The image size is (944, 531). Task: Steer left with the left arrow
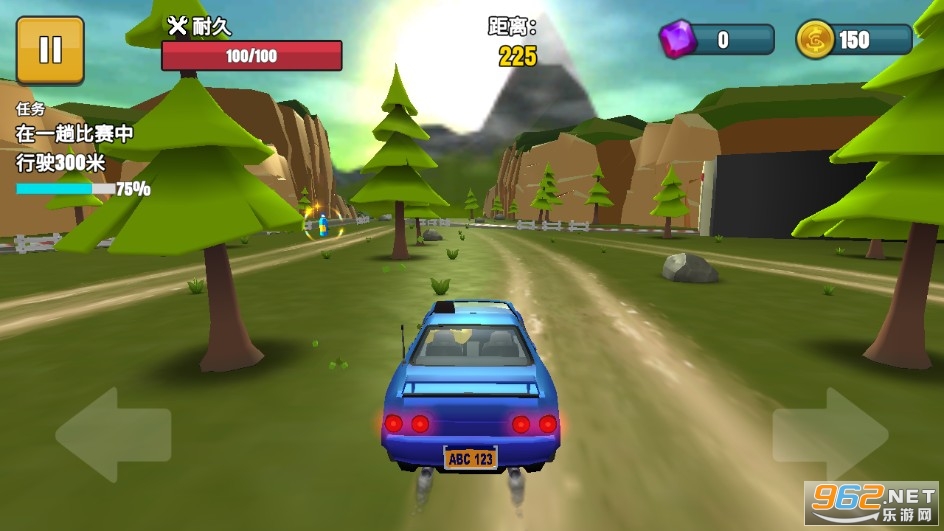point(112,435)
